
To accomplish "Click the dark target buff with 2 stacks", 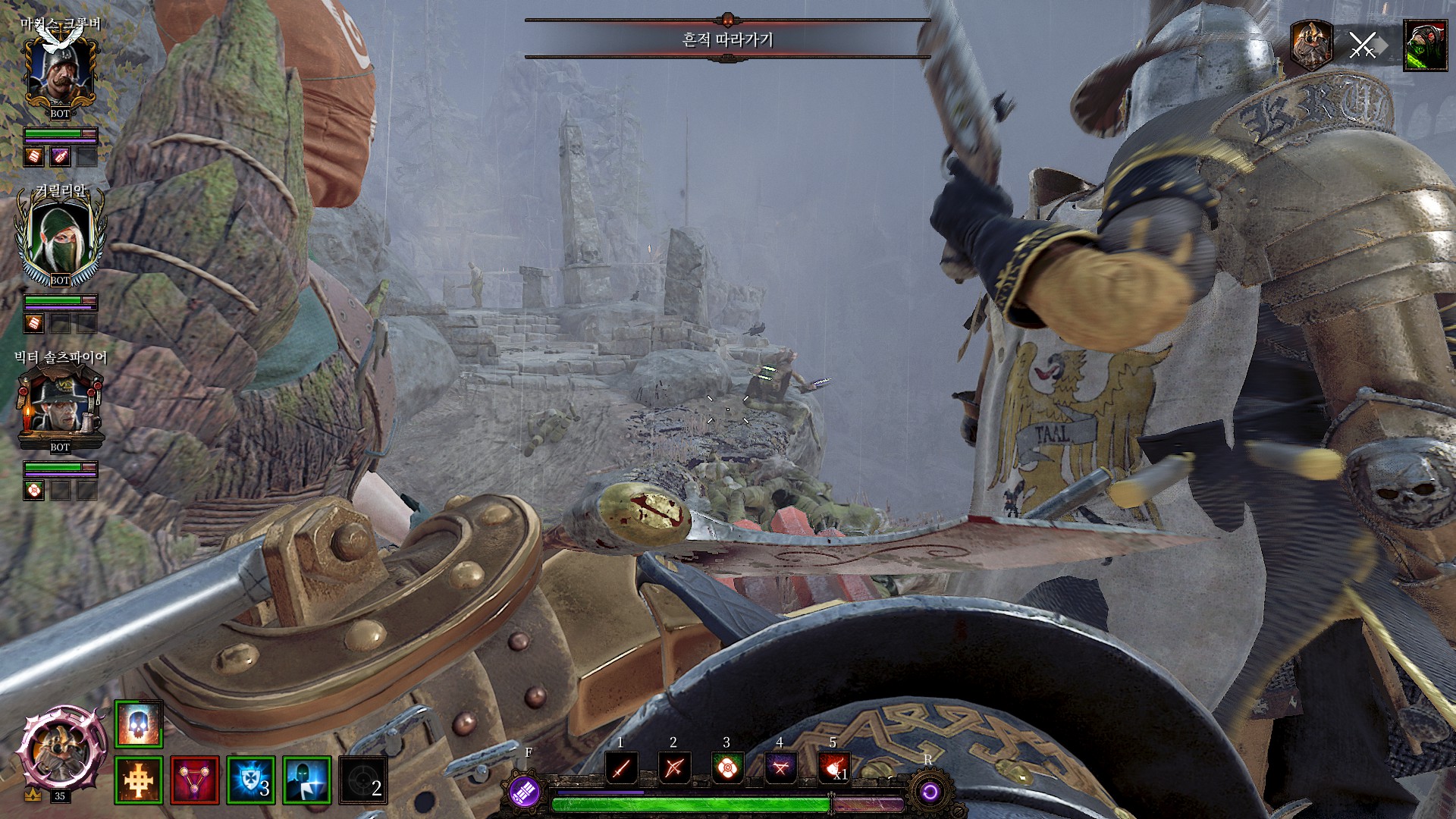I will point(362,780).
